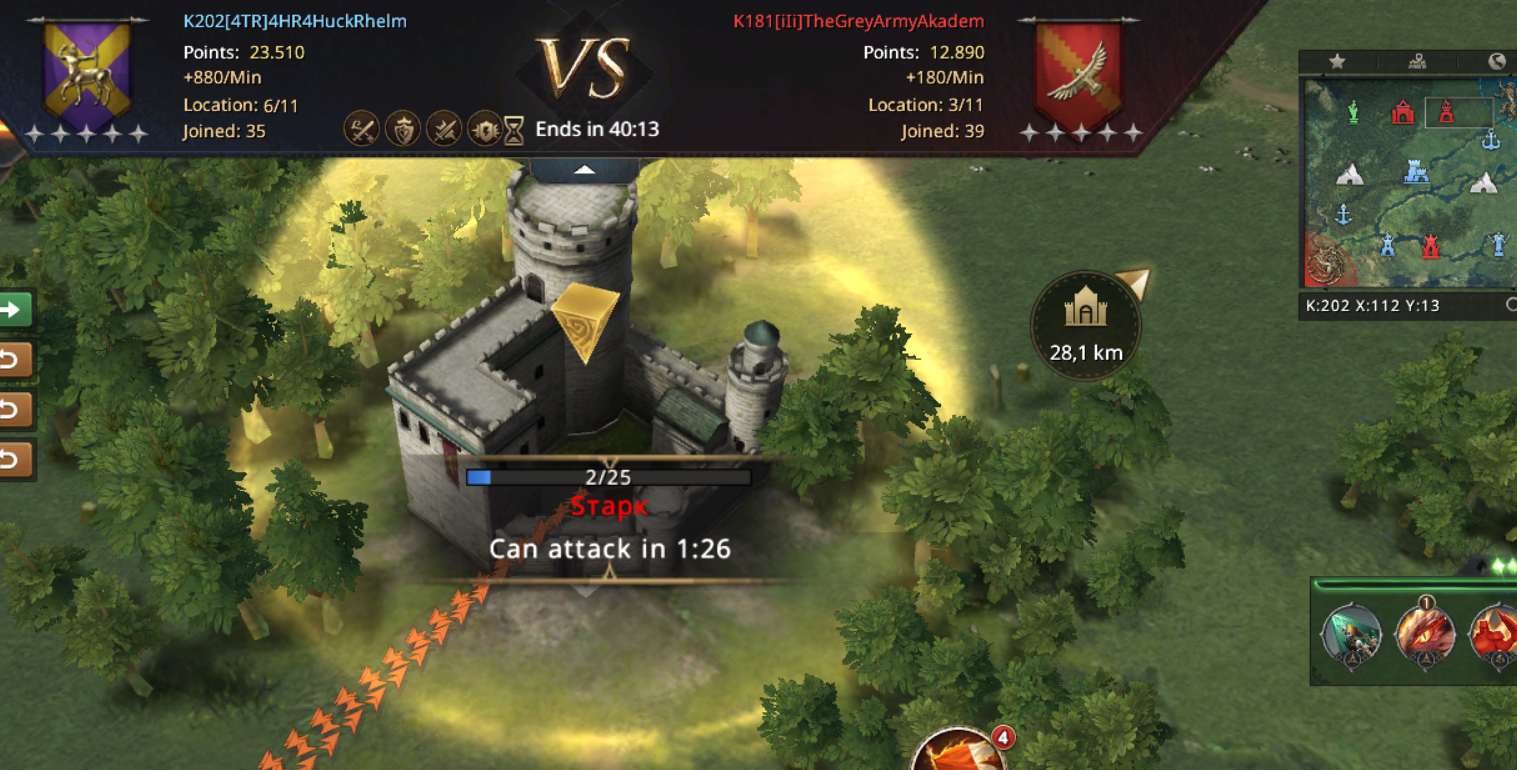Click the red gate marker on minimap
Screen dimensions: 1517x770
[1403, 112]
